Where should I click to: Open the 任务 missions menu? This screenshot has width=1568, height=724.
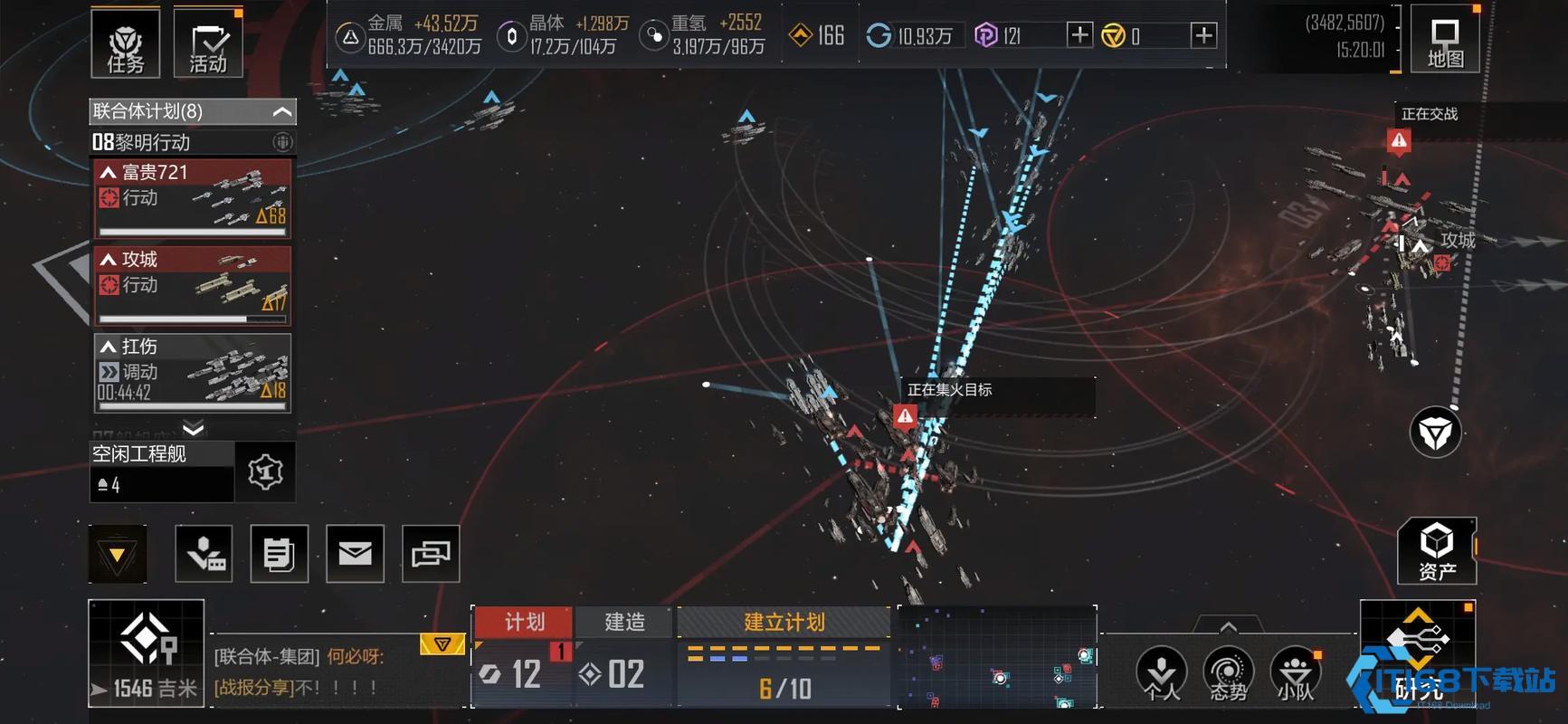[125, 43]
